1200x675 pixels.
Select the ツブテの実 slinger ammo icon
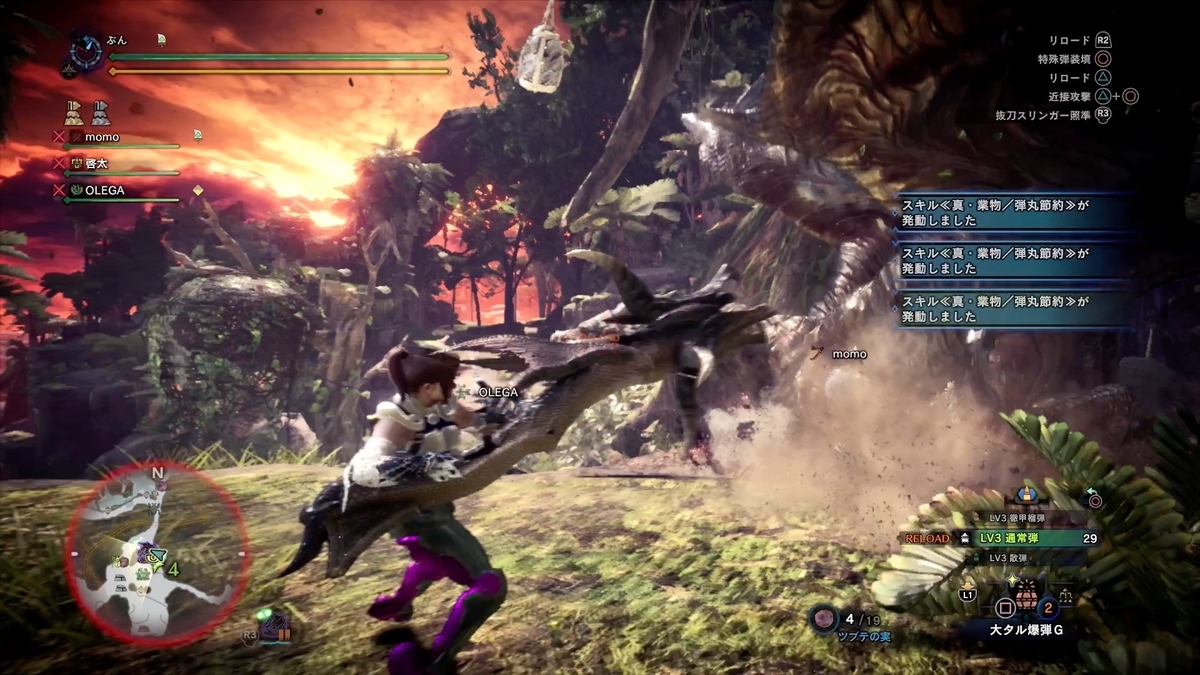coord(823,620)
